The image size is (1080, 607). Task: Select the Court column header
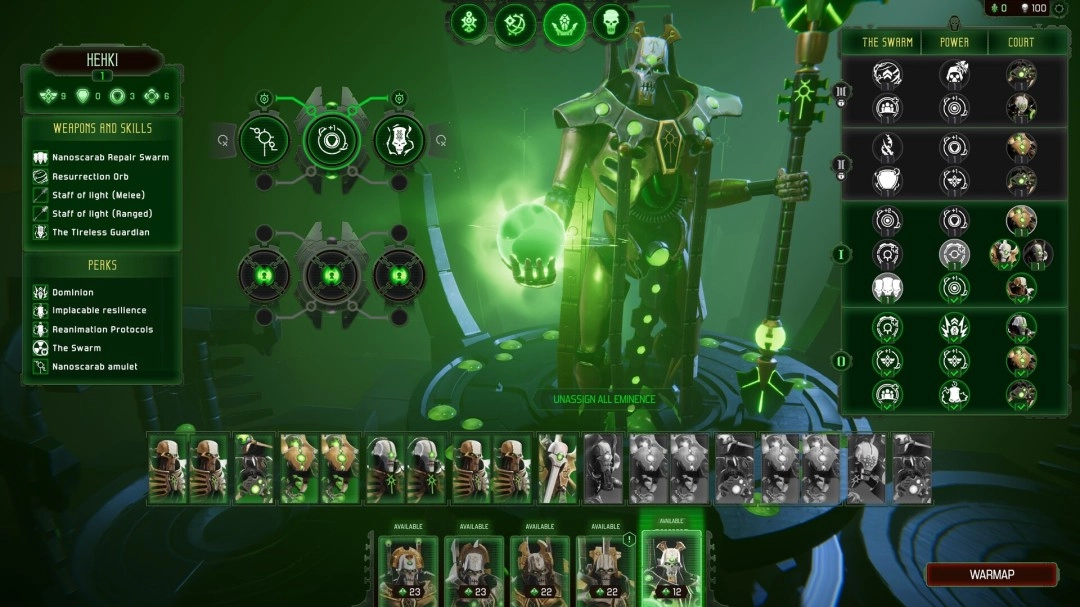click(1021, 43)
